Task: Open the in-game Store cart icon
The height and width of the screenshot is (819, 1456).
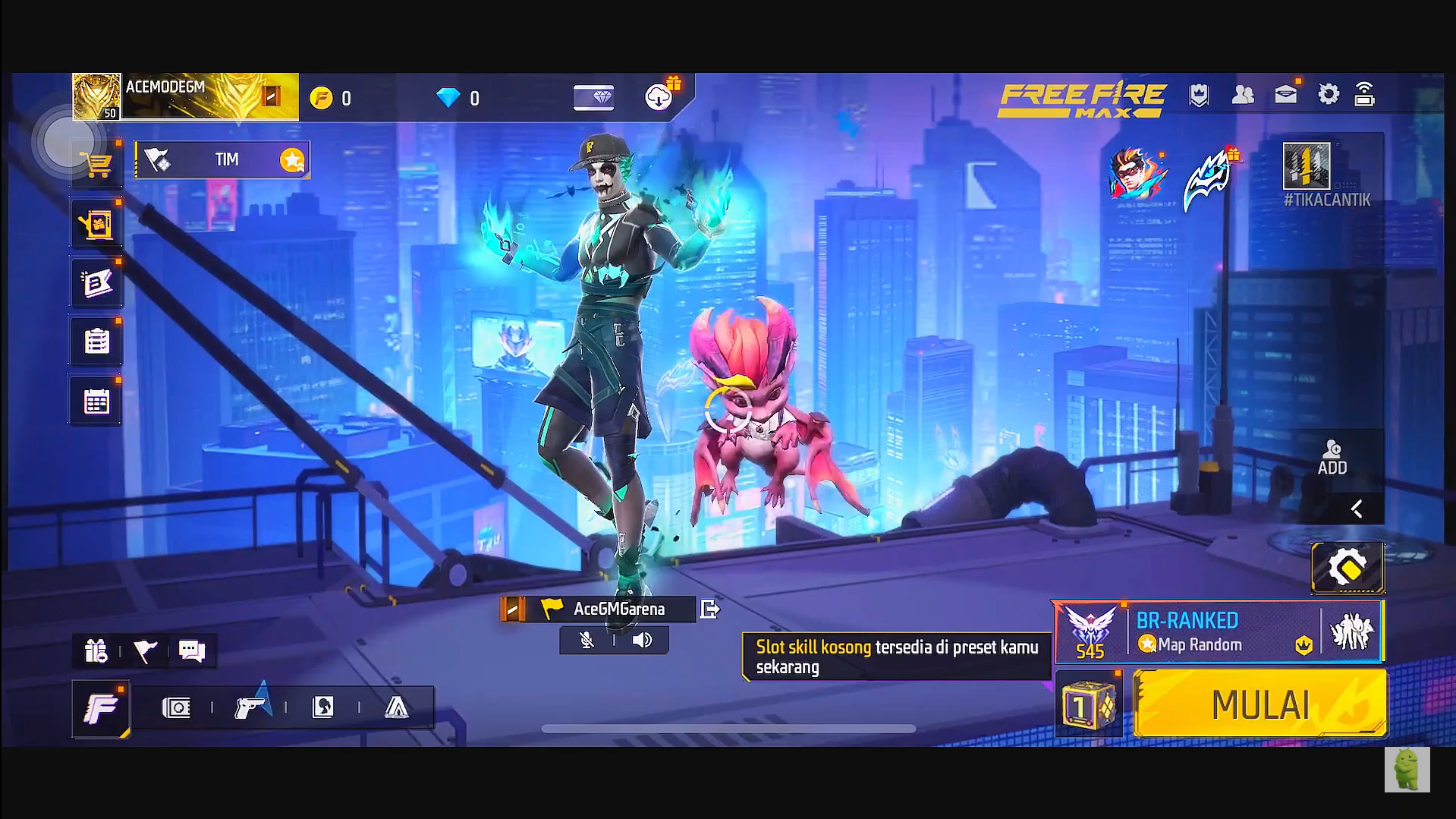Action: [96, 162]
